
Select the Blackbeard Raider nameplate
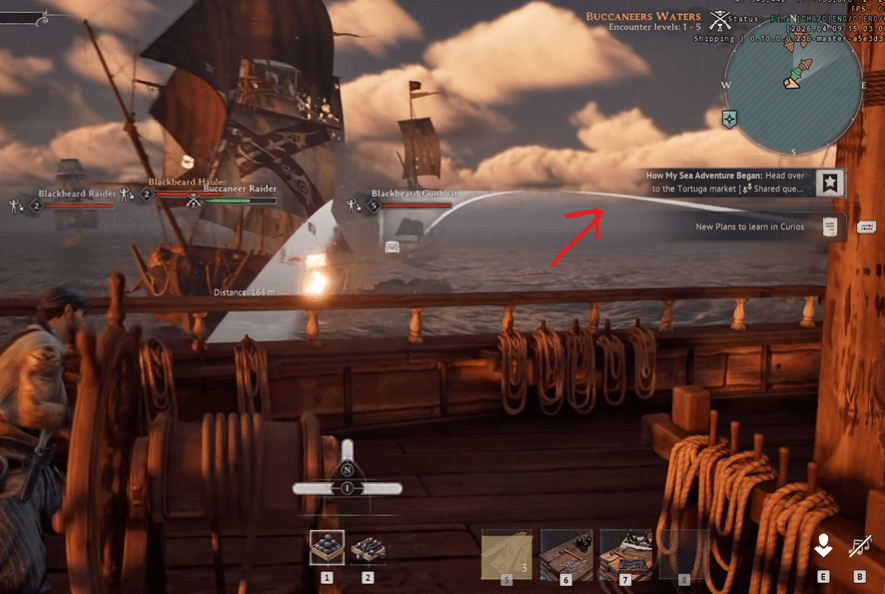click(x=76, y=194)
